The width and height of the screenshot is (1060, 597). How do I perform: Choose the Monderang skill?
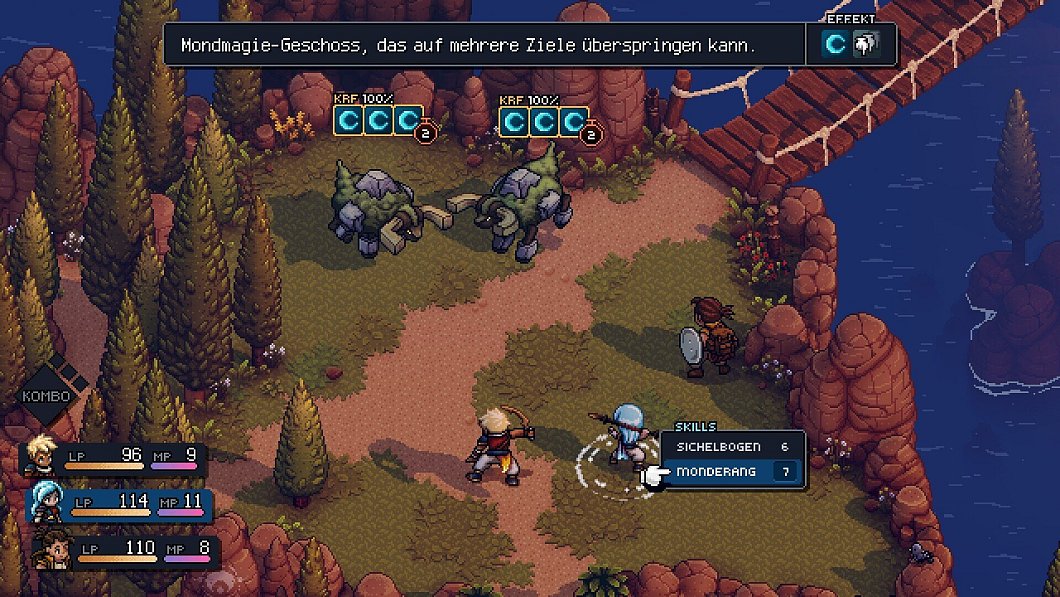pos(731,471)
